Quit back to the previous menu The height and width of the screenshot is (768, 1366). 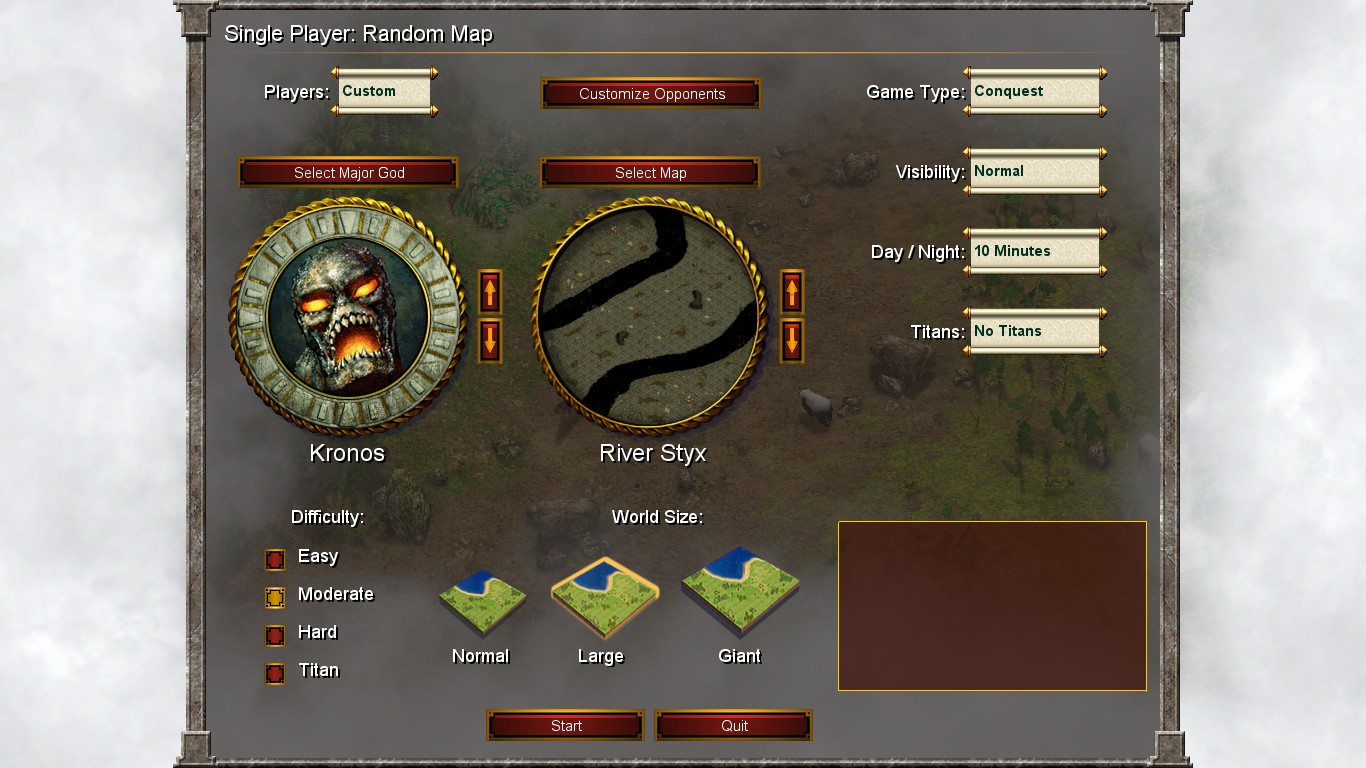(x=733, y=725)
